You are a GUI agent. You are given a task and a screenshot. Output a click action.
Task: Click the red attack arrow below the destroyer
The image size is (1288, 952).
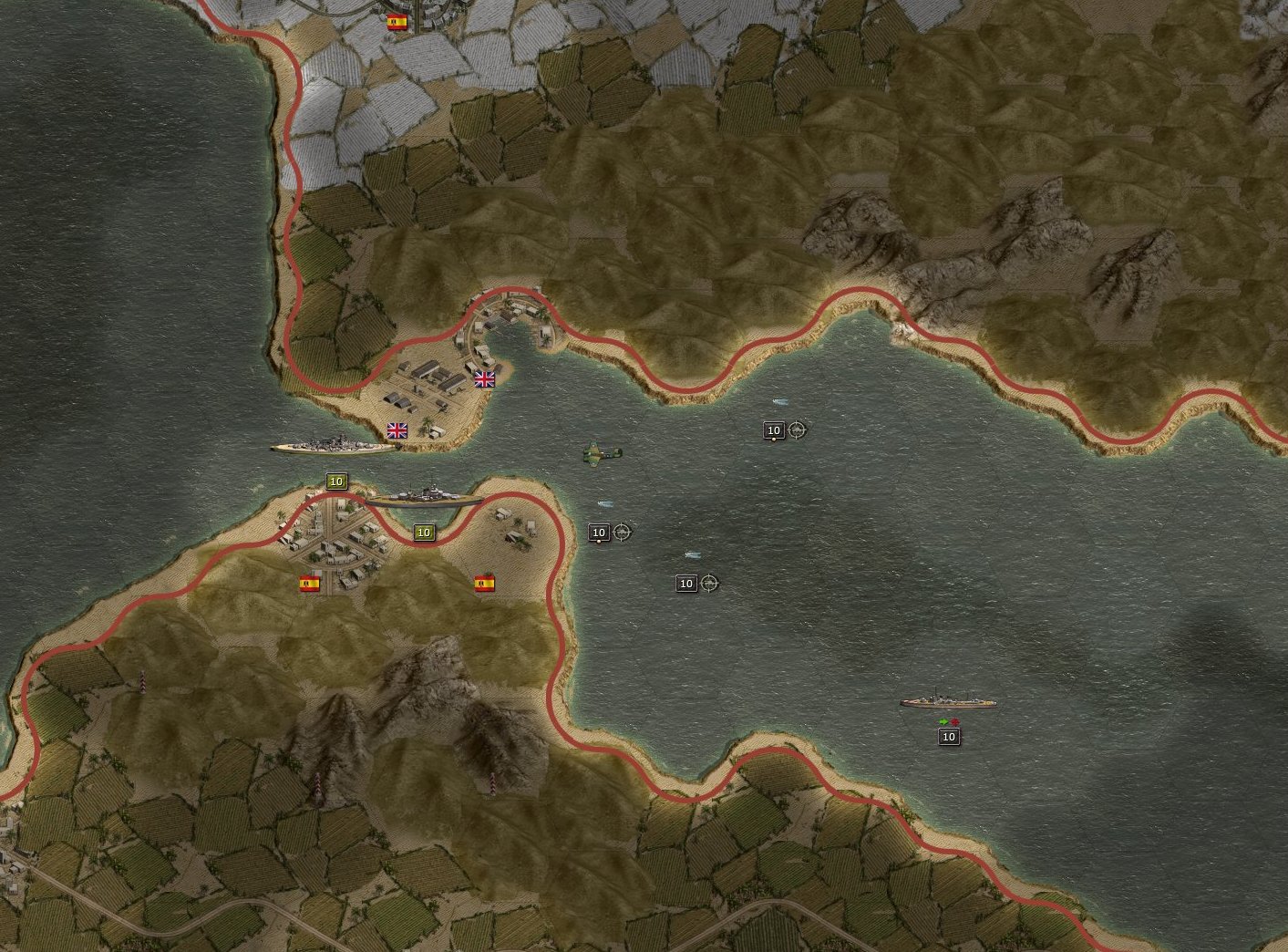click(x=954, y=721)
